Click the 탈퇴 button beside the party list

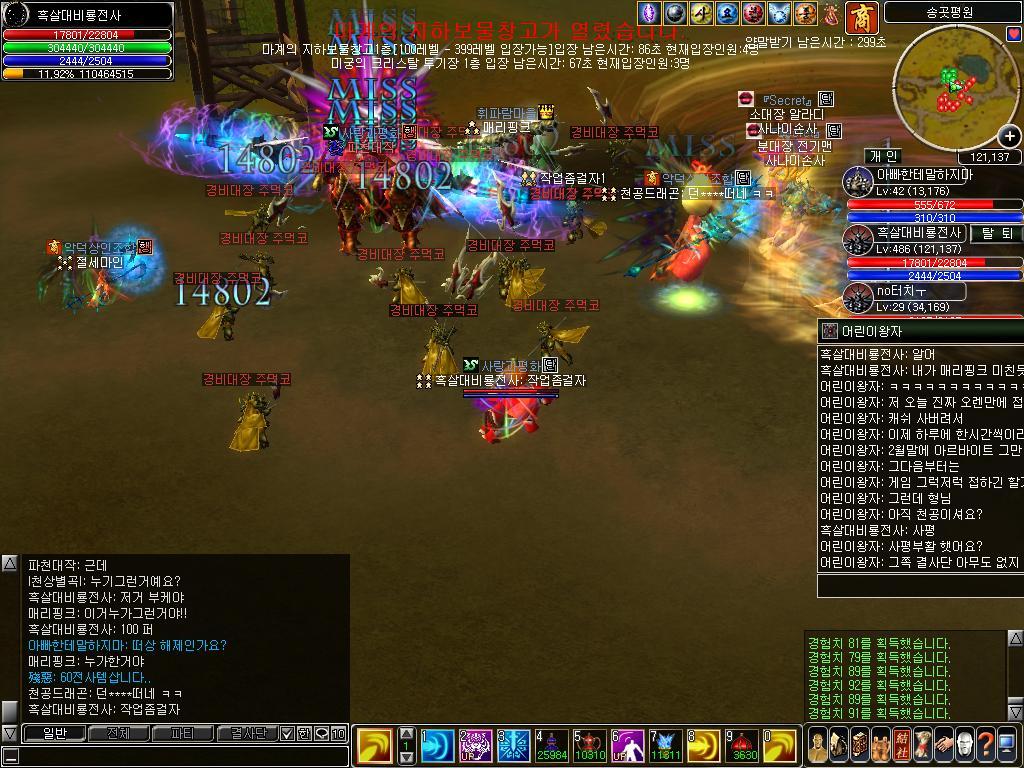[996, 233]
